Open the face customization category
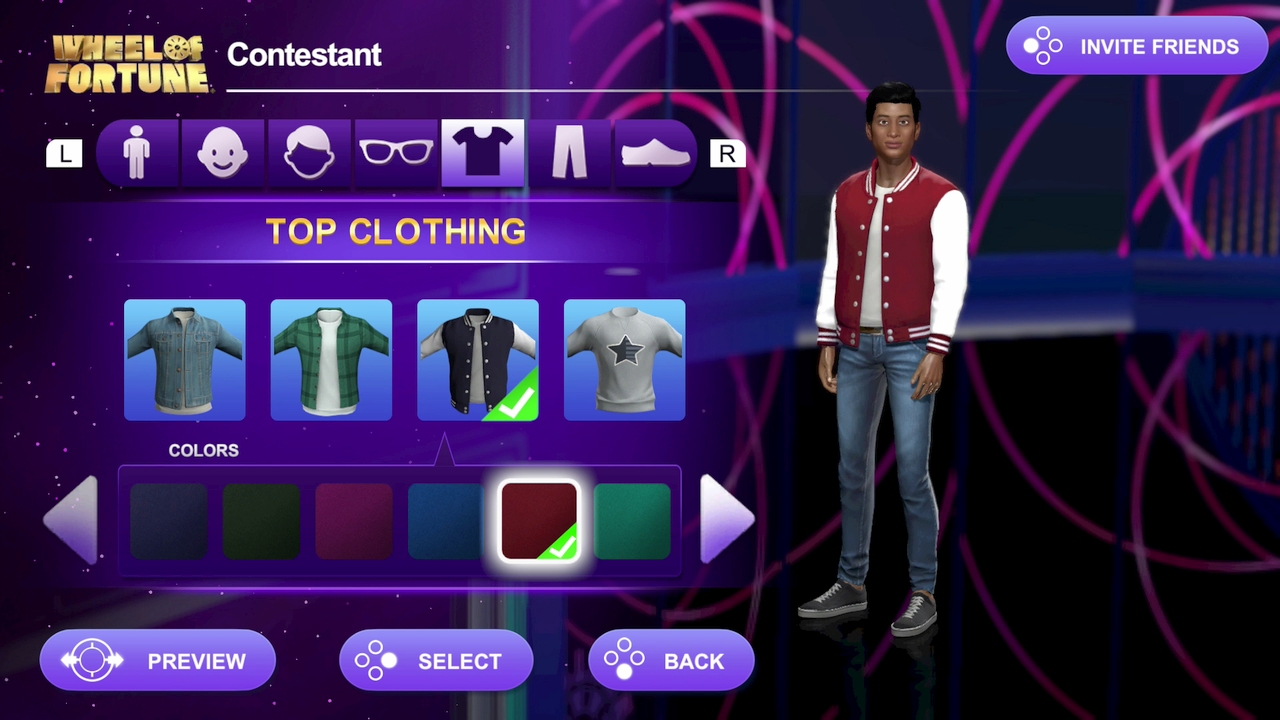This screenshot has width=1280, height=720. tap(223, 152)
